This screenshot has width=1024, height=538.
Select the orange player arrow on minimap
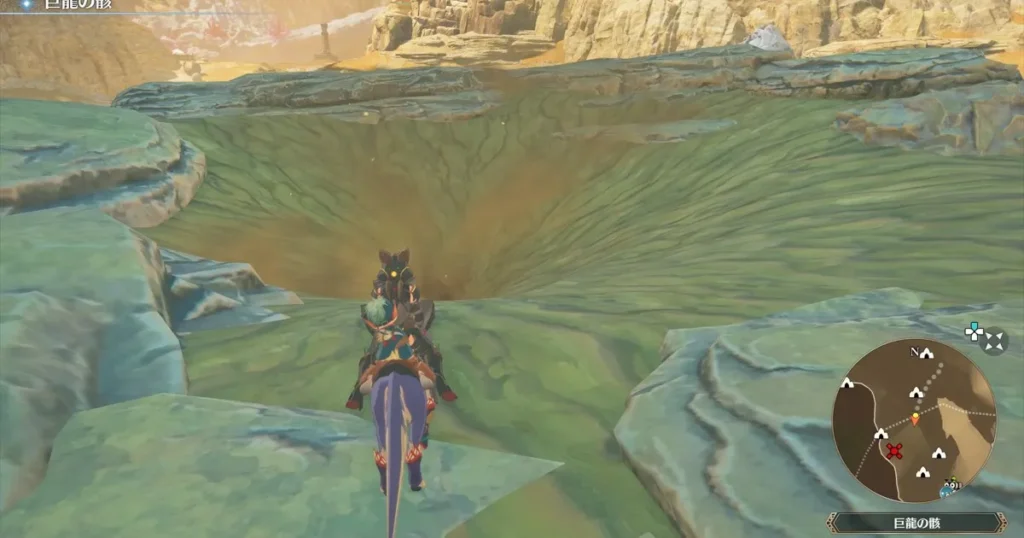click(x=915, y=418)
